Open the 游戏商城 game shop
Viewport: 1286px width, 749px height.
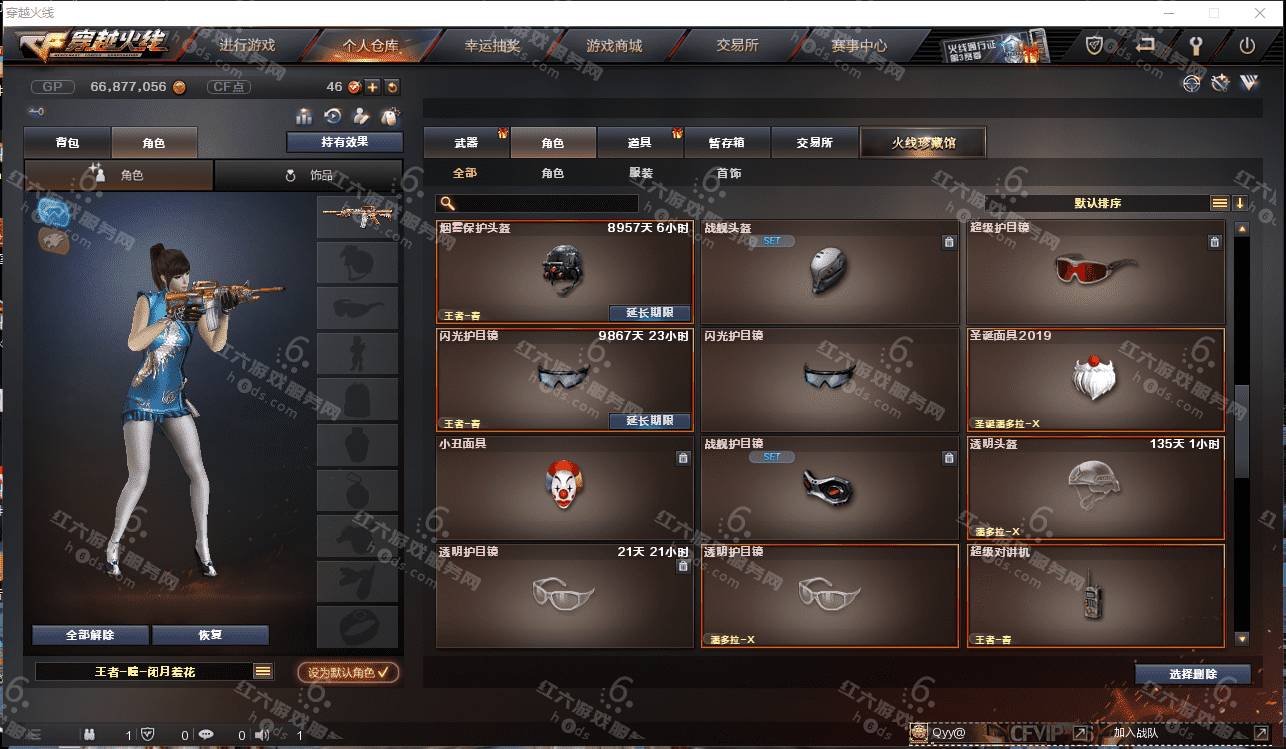pyautogui.click(x=614, y=46)
